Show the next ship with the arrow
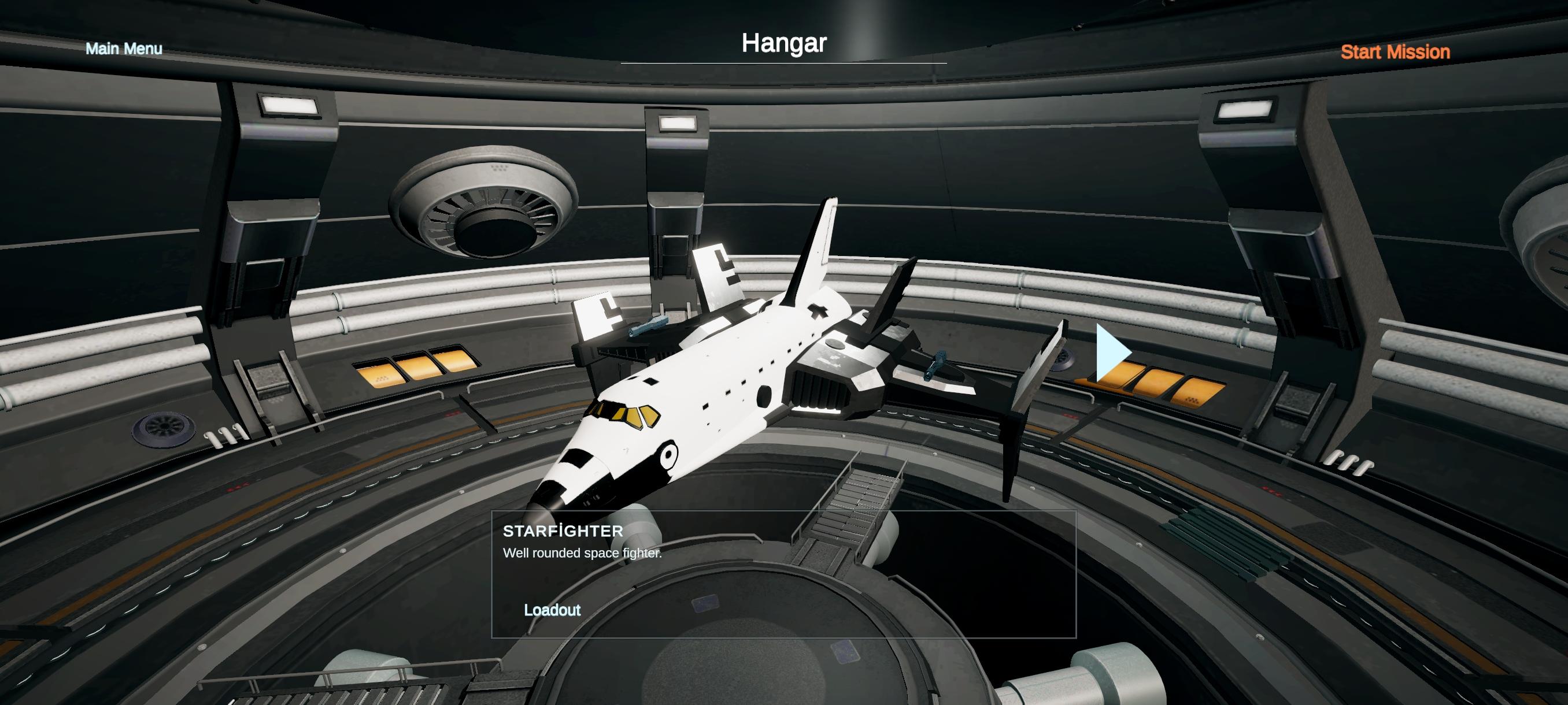The width and height of the screenshot is (1568, 705). [1112, 354]
